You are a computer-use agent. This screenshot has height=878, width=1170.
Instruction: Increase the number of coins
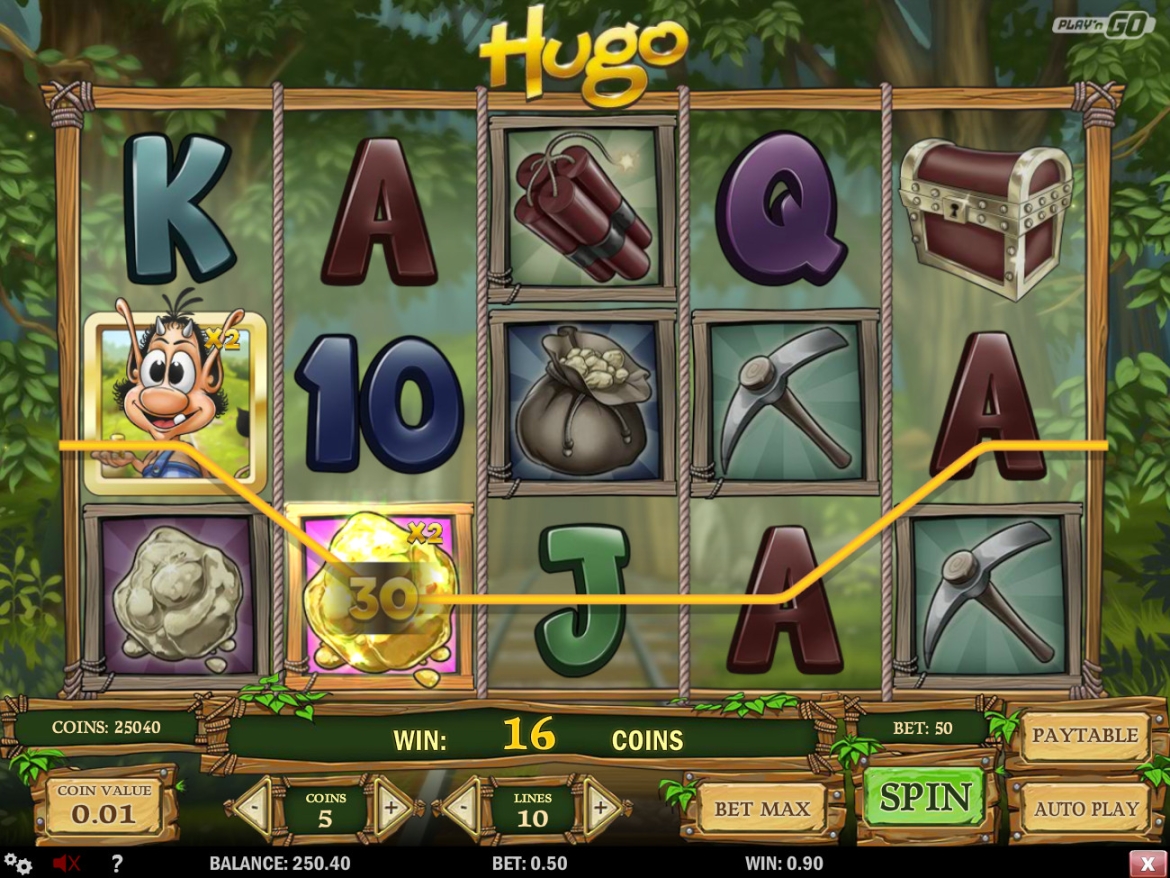391,807
